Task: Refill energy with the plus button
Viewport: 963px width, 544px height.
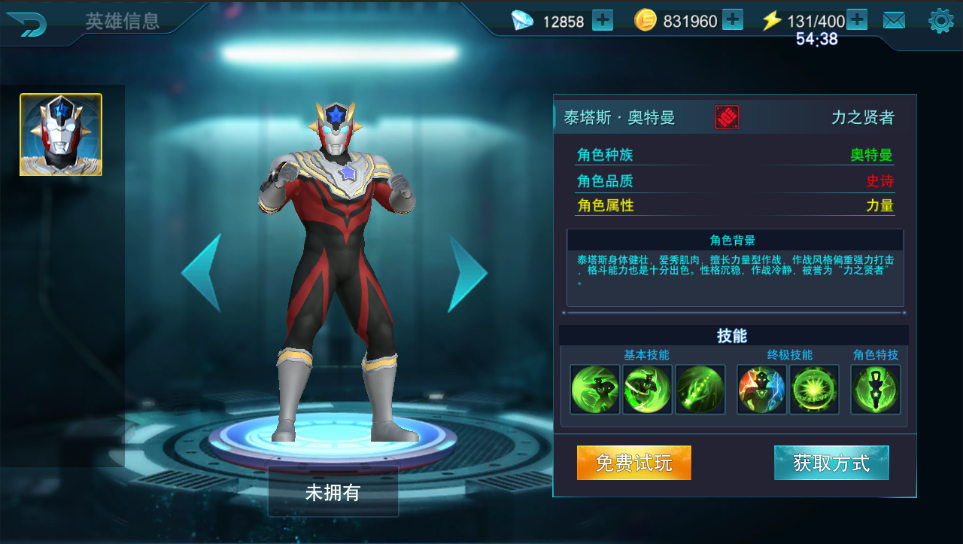Action: (857, 20)
